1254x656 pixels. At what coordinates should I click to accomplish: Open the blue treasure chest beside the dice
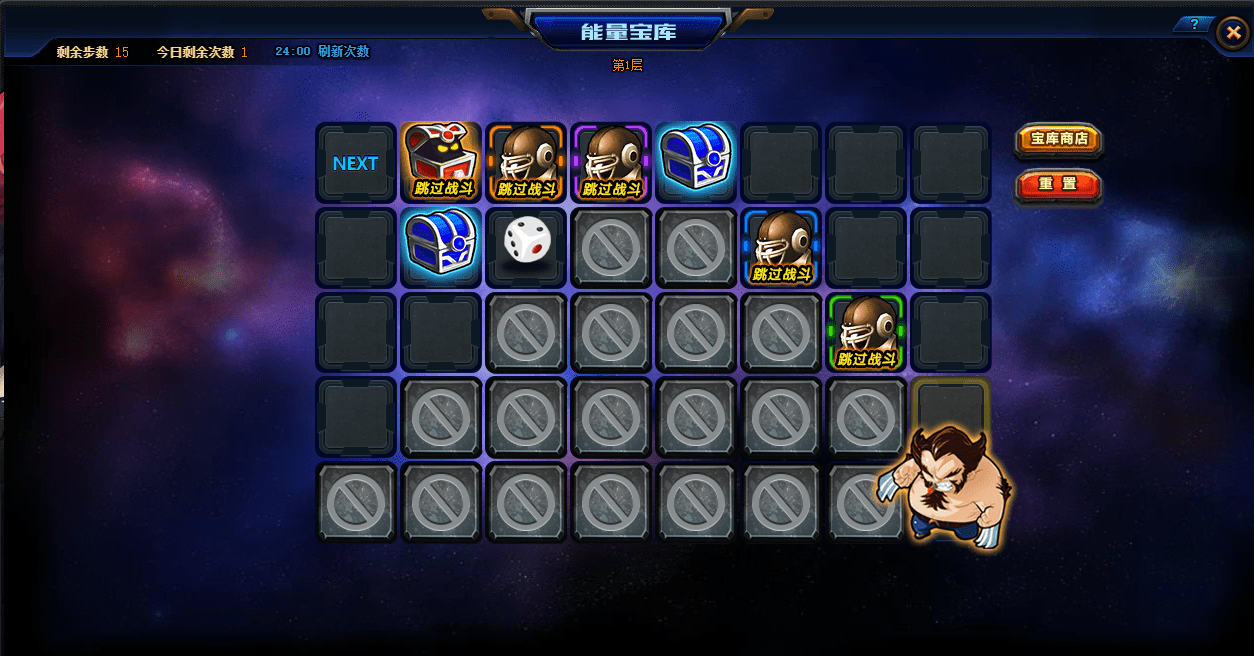pos(441,244)
